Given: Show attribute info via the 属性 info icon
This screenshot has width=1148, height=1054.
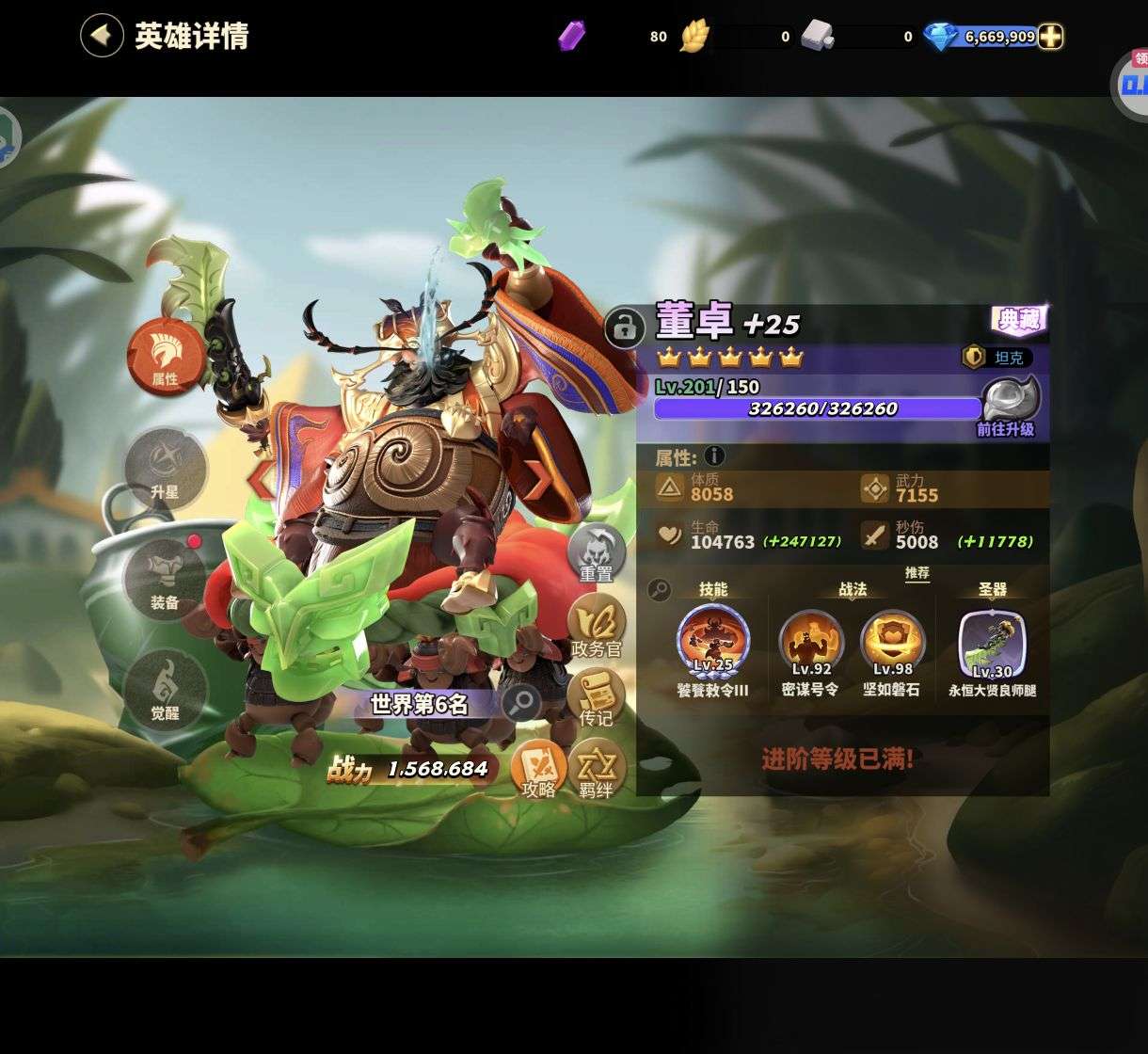Looking at the screenshot, I should pos(715,456).
